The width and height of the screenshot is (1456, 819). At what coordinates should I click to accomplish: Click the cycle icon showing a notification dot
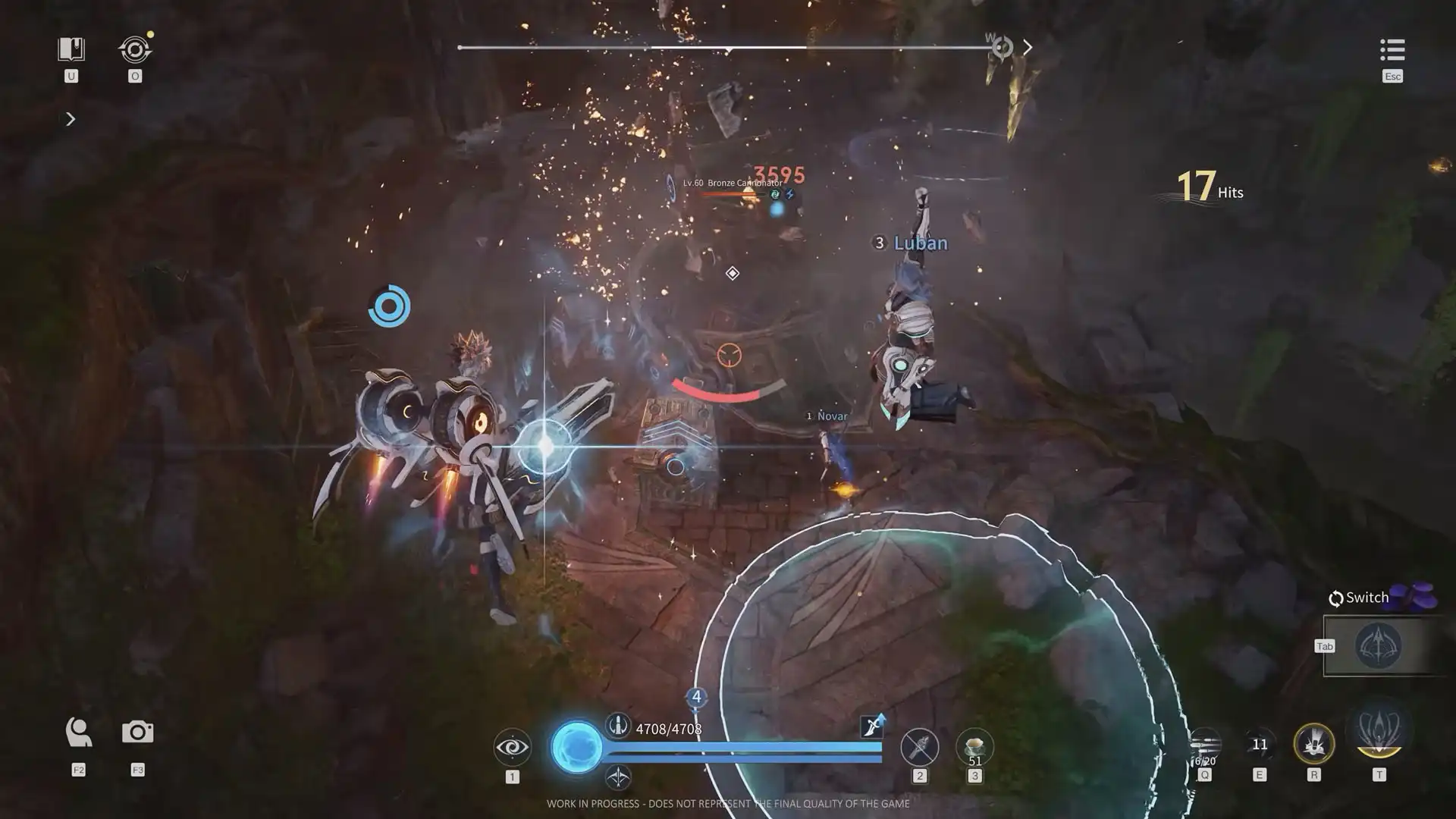[x=135, y=50]
